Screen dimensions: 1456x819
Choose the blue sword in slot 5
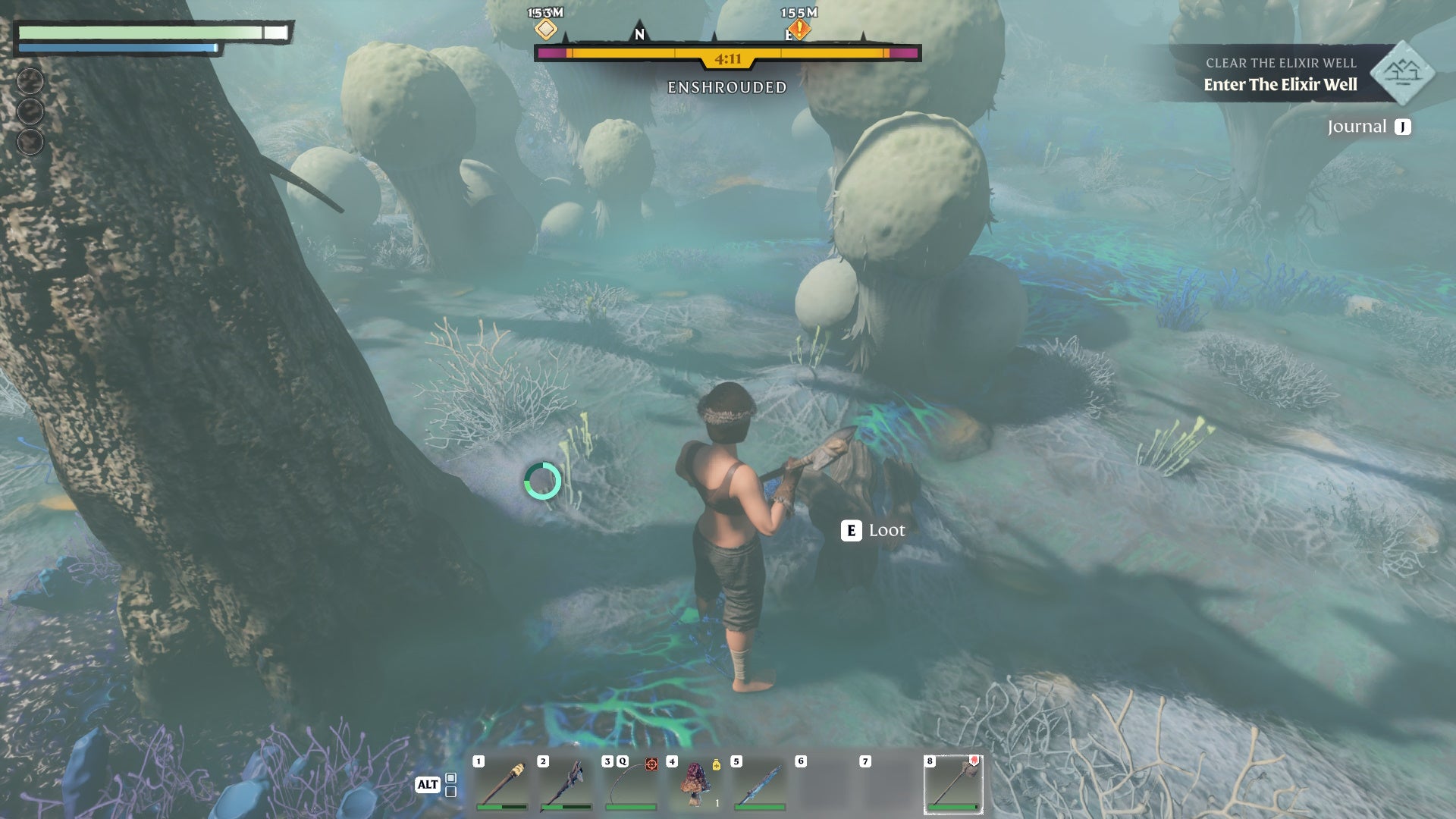[759, 784]
